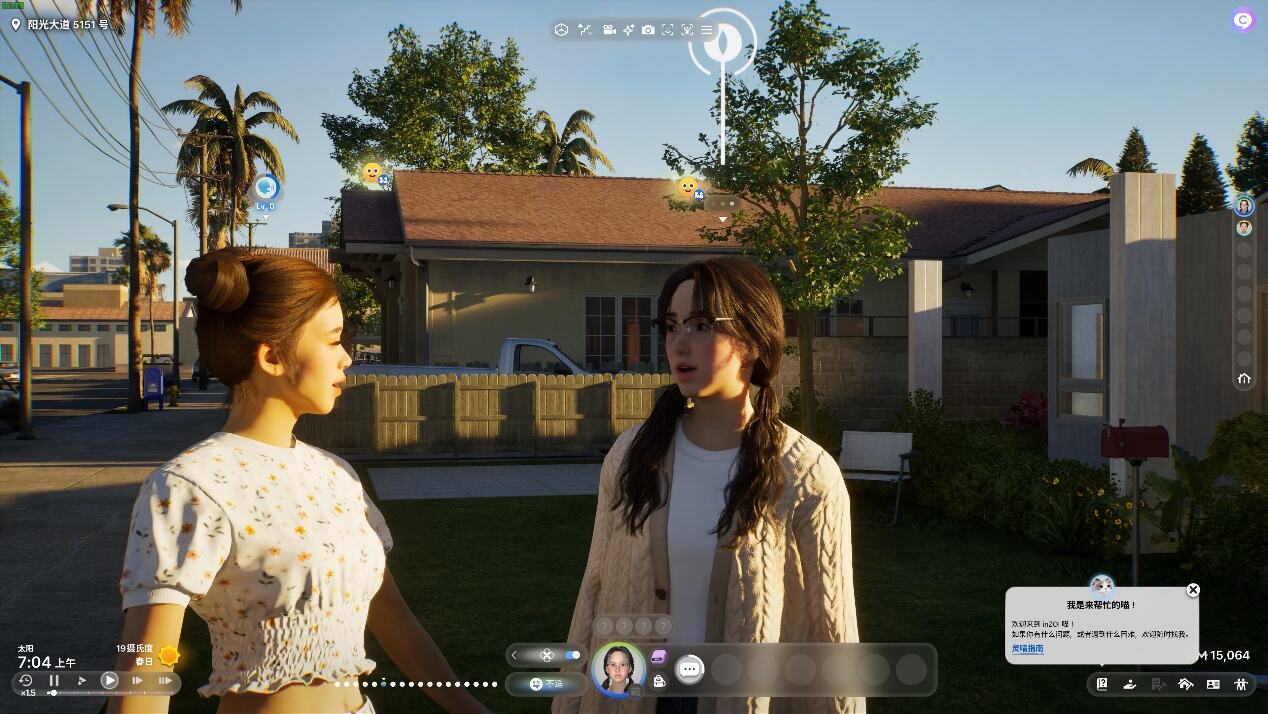
Task: Open the speech bubble conversation action
Action: pyautogui.click(x=689, y=669)
